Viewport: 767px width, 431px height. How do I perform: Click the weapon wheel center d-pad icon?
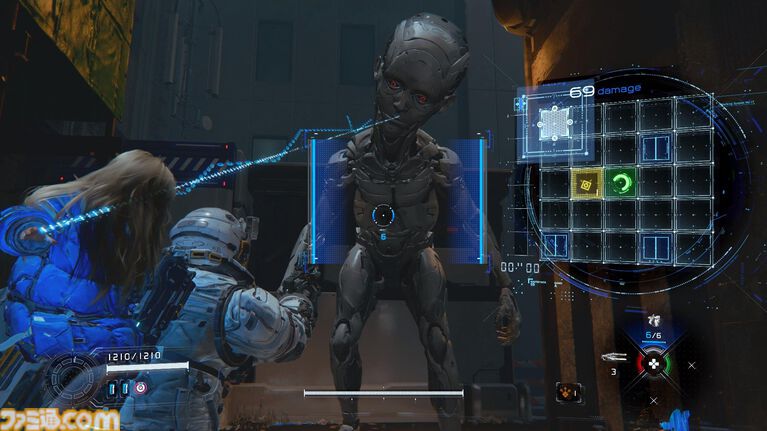point(653,365)
